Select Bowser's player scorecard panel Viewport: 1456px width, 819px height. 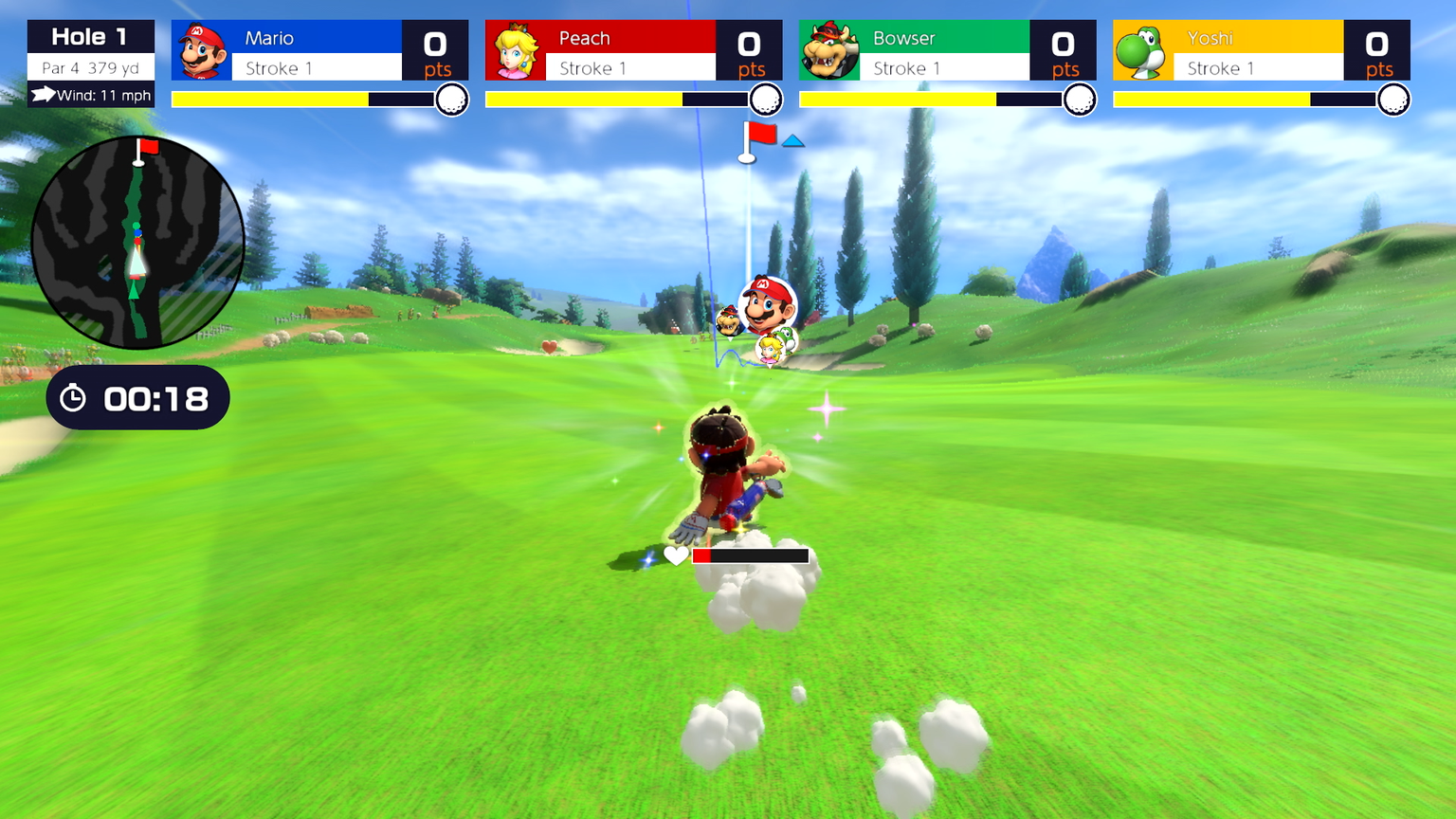pyautogui.click(x=947, y=51)
